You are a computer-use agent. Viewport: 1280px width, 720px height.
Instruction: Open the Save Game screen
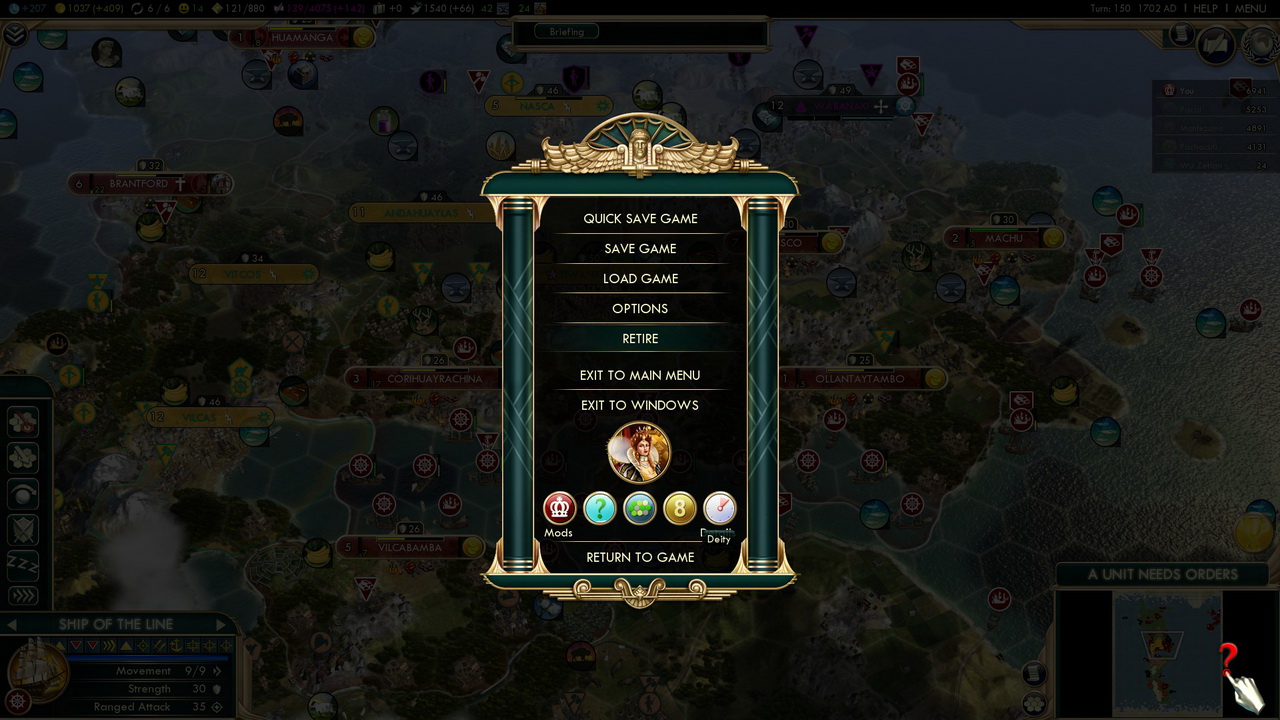tap(640, 248)
